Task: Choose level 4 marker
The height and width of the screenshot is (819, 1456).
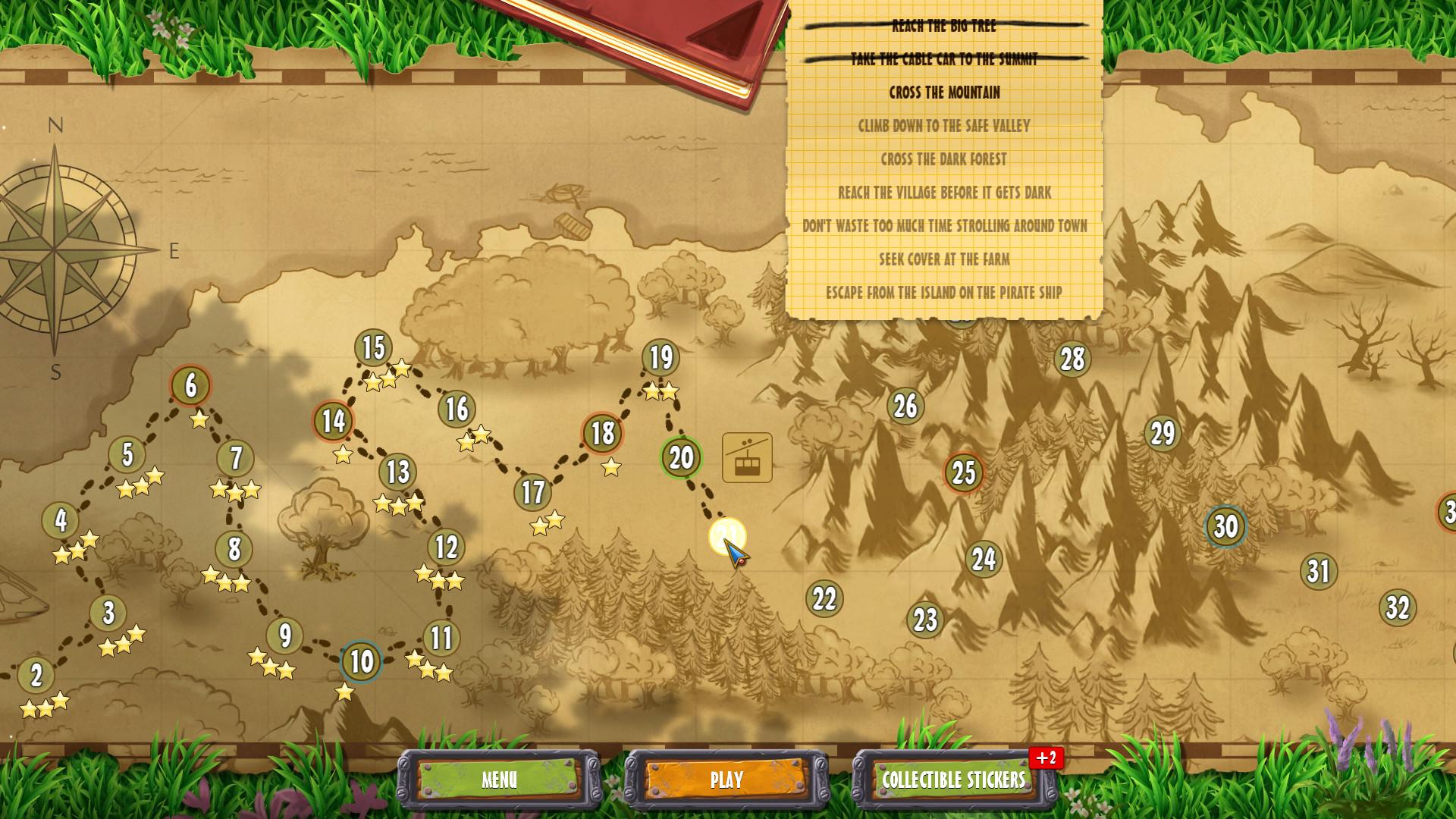Action: [61, 521]
